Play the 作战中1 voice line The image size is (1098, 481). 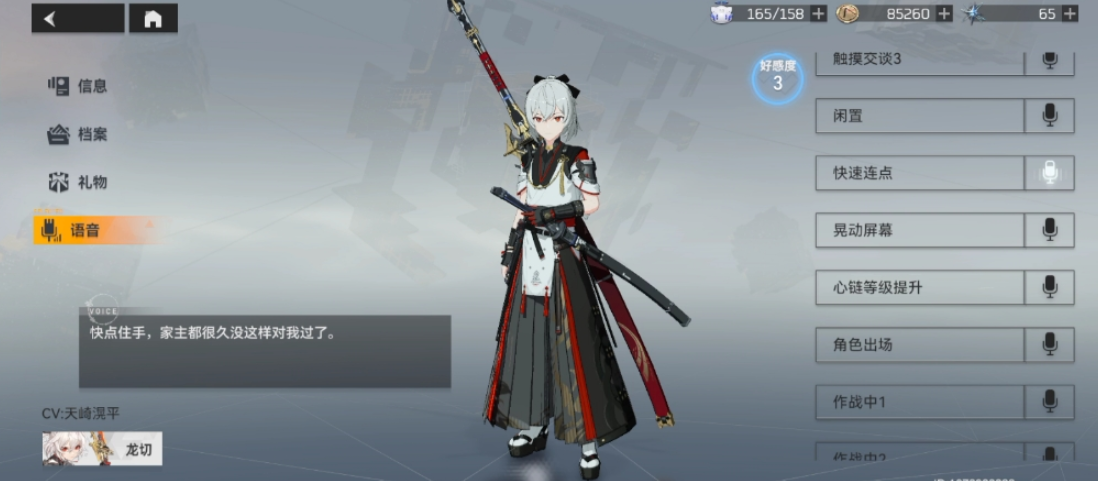(1049, 402)
